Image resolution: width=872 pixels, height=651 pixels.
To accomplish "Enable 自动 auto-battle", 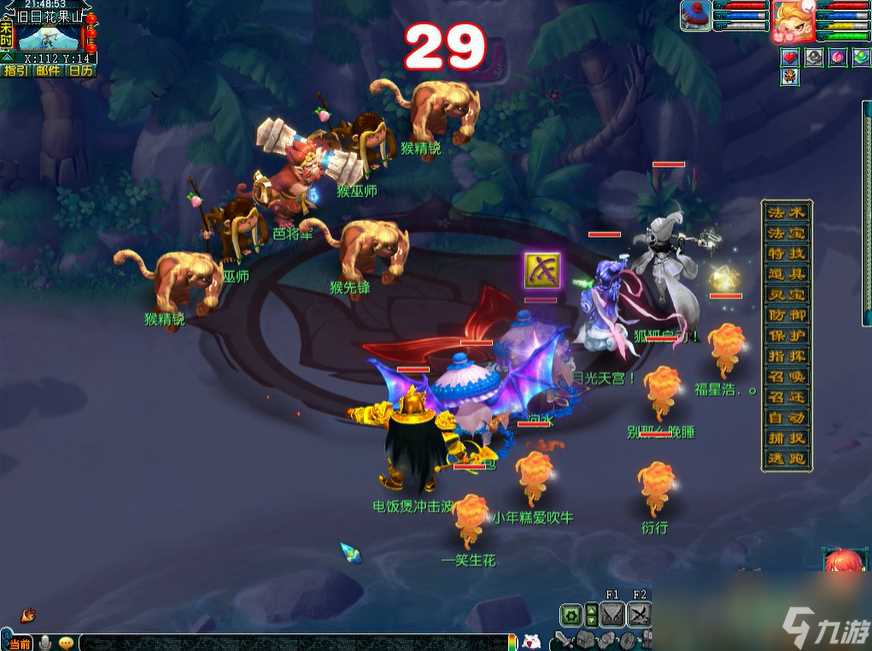I will (x=787, y=418).
